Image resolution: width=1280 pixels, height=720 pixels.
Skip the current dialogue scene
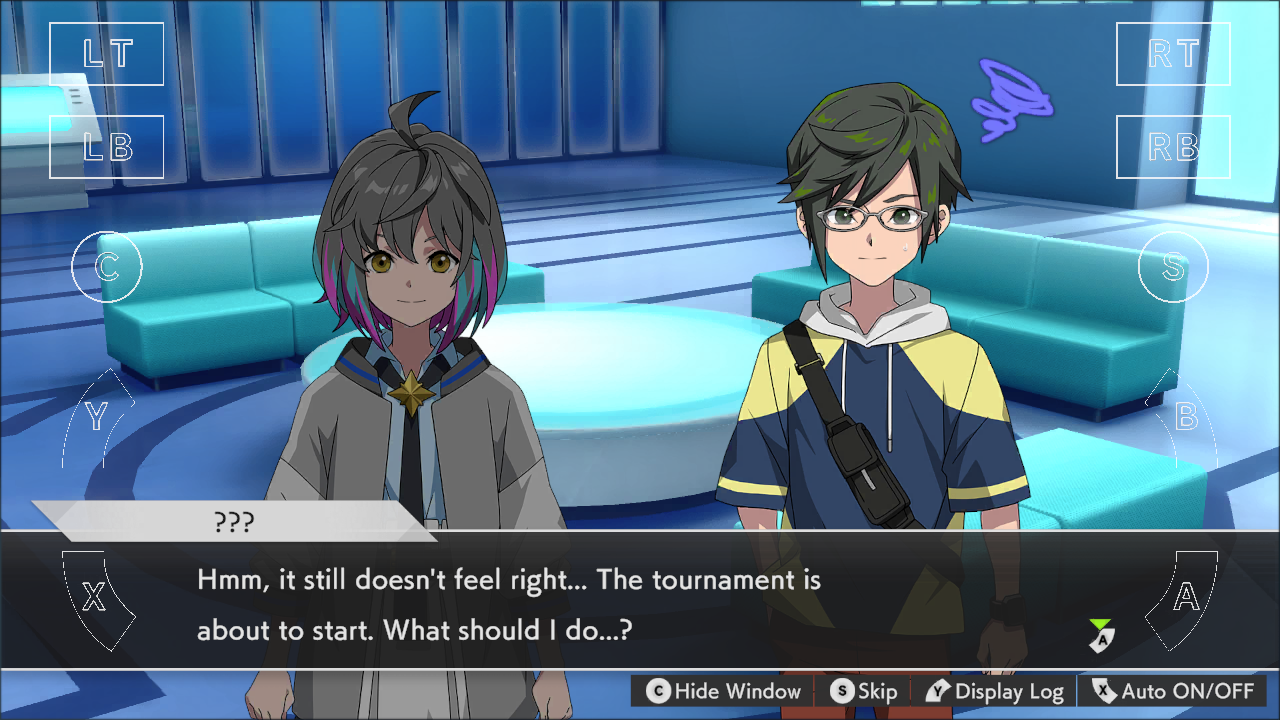[865, 691]
